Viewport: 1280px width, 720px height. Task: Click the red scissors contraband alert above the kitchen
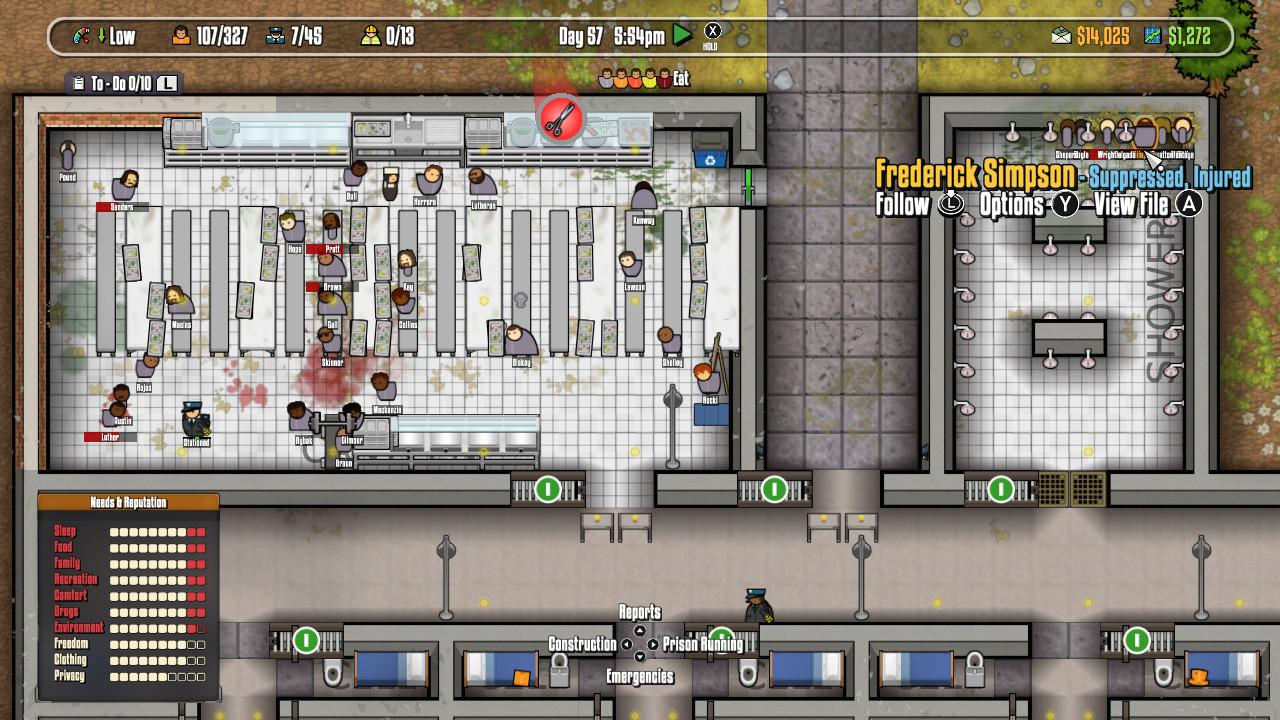tap(561, 117)
